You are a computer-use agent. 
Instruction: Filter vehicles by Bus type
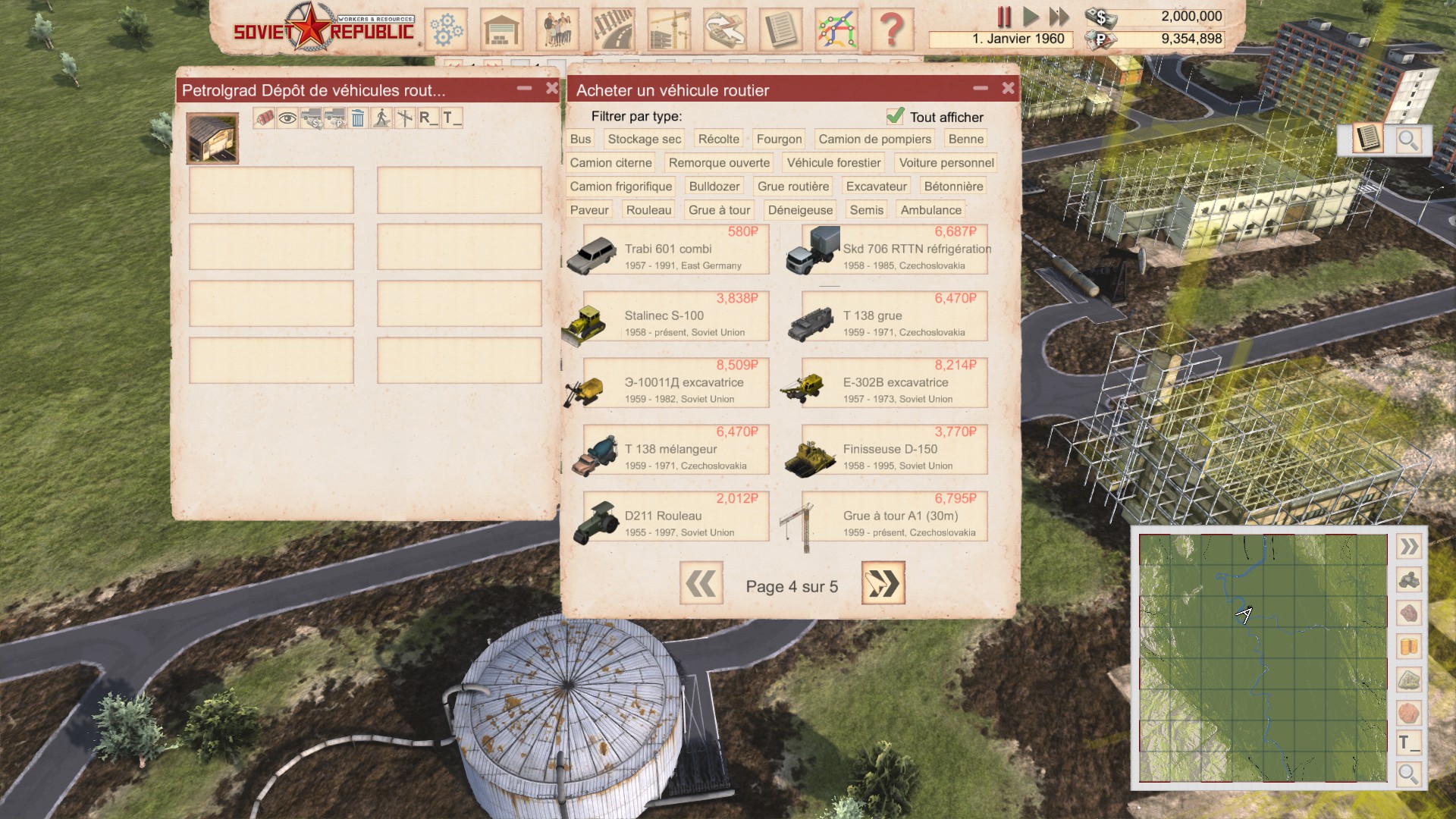pos(580,139)
